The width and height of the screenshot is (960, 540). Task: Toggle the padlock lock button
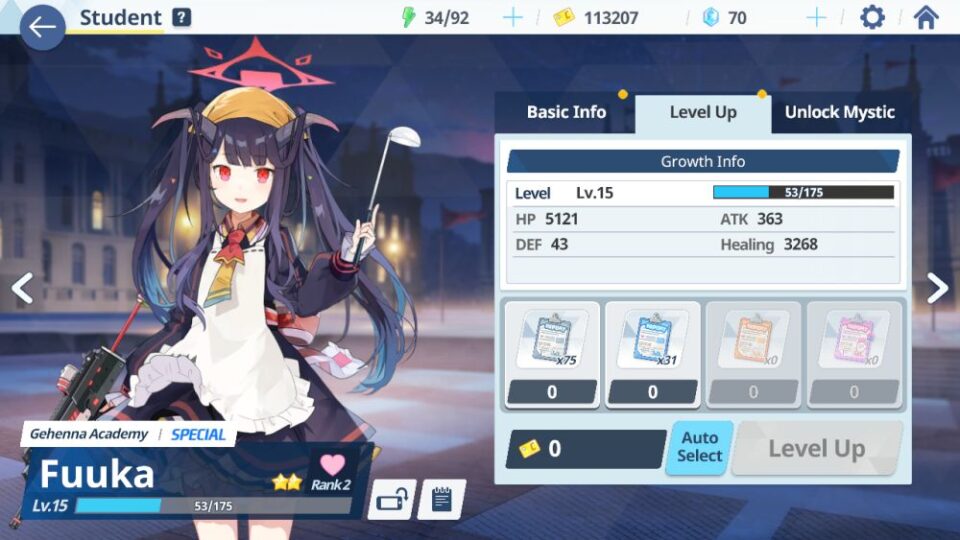[391, 499]
